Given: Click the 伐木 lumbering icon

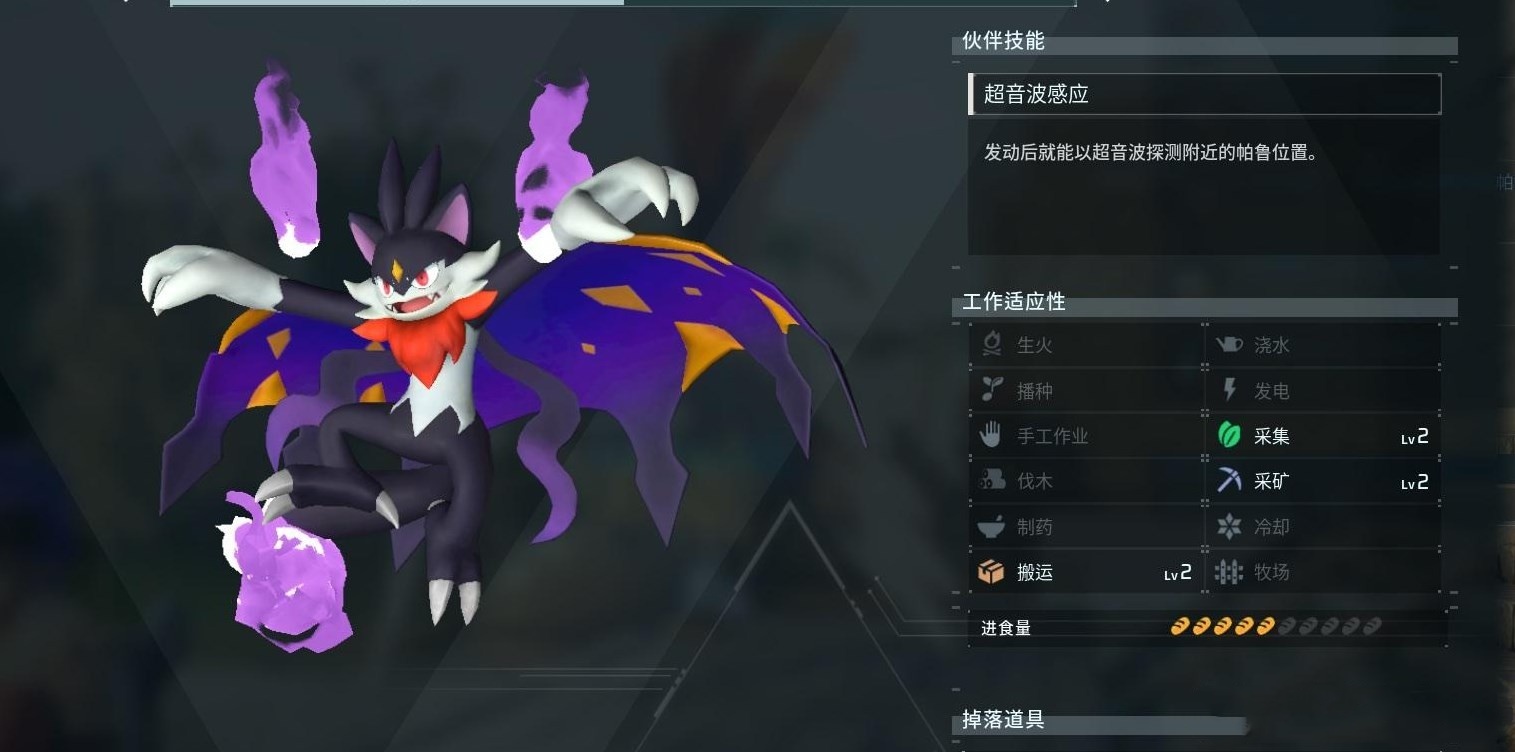Looking at the screenshot, I should pyautogui.click(x=990, y=480).
